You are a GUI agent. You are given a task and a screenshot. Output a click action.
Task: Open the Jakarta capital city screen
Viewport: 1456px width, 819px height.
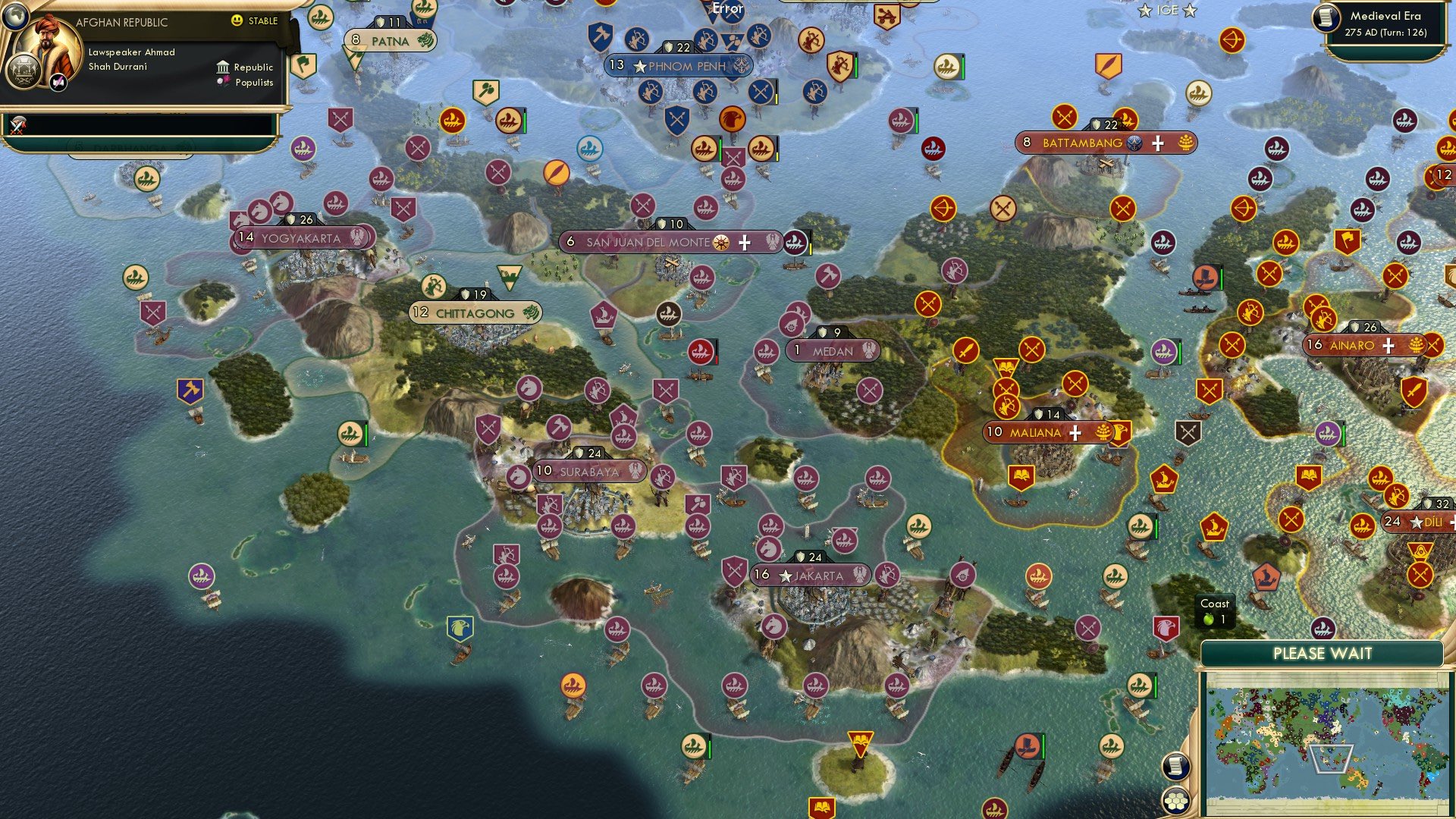click(810, 576)
